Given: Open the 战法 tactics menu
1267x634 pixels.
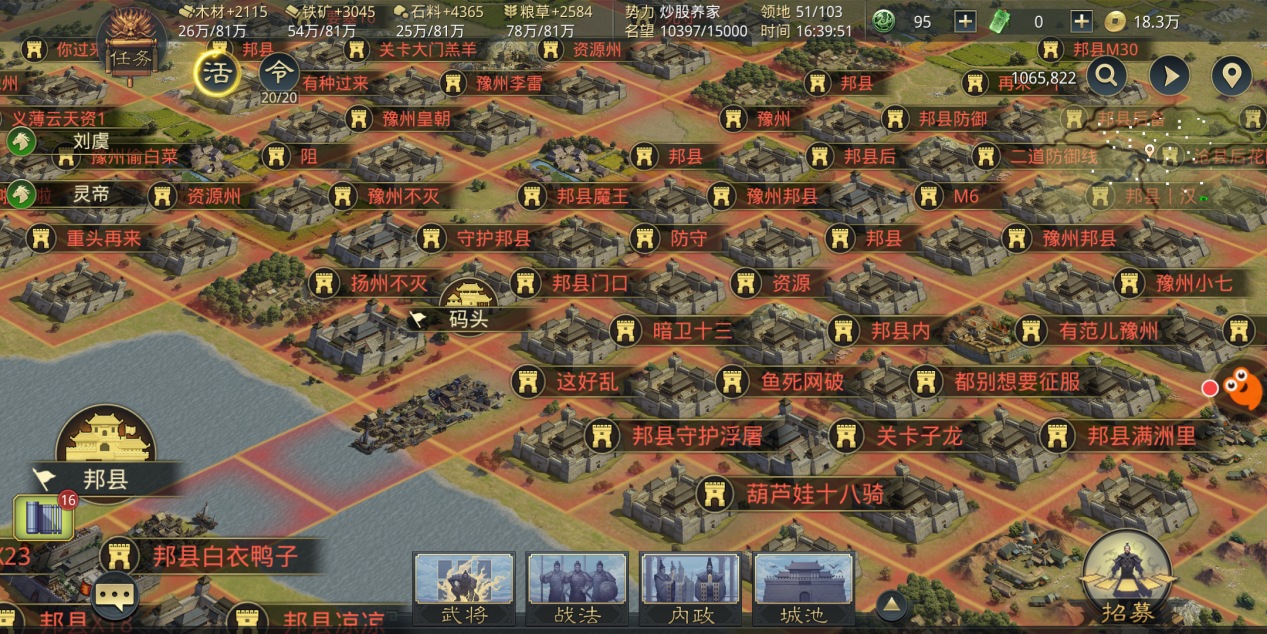Looking at the screenshot, I should point(577,590).
